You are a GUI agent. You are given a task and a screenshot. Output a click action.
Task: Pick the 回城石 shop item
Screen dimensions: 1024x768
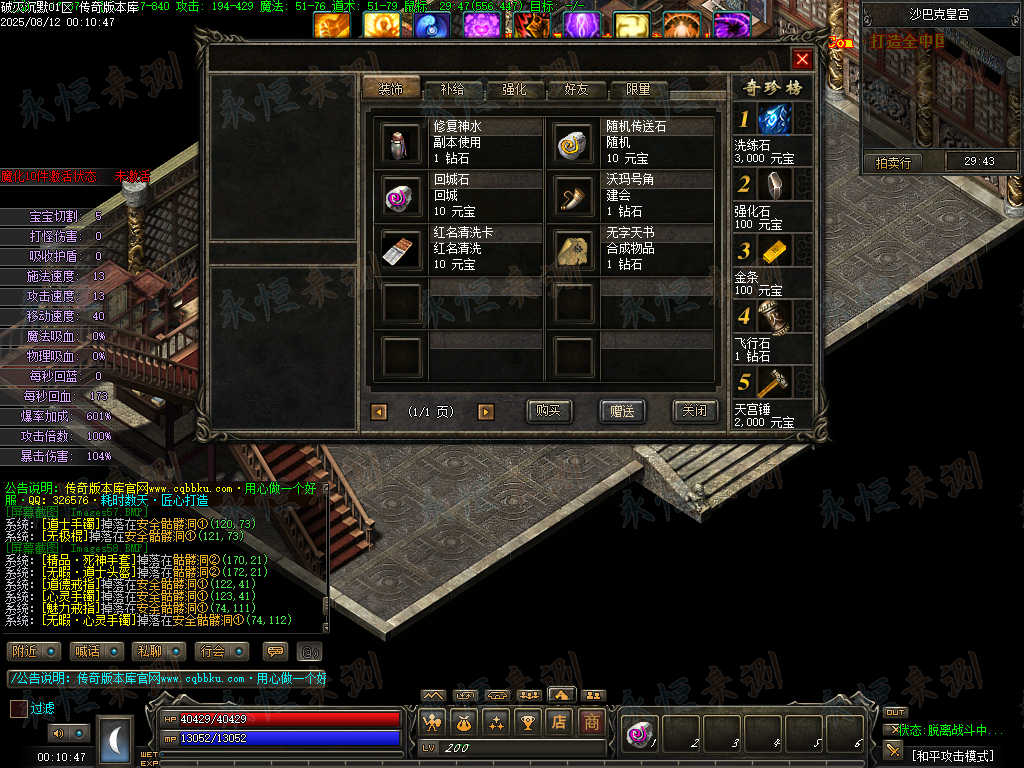403,196
